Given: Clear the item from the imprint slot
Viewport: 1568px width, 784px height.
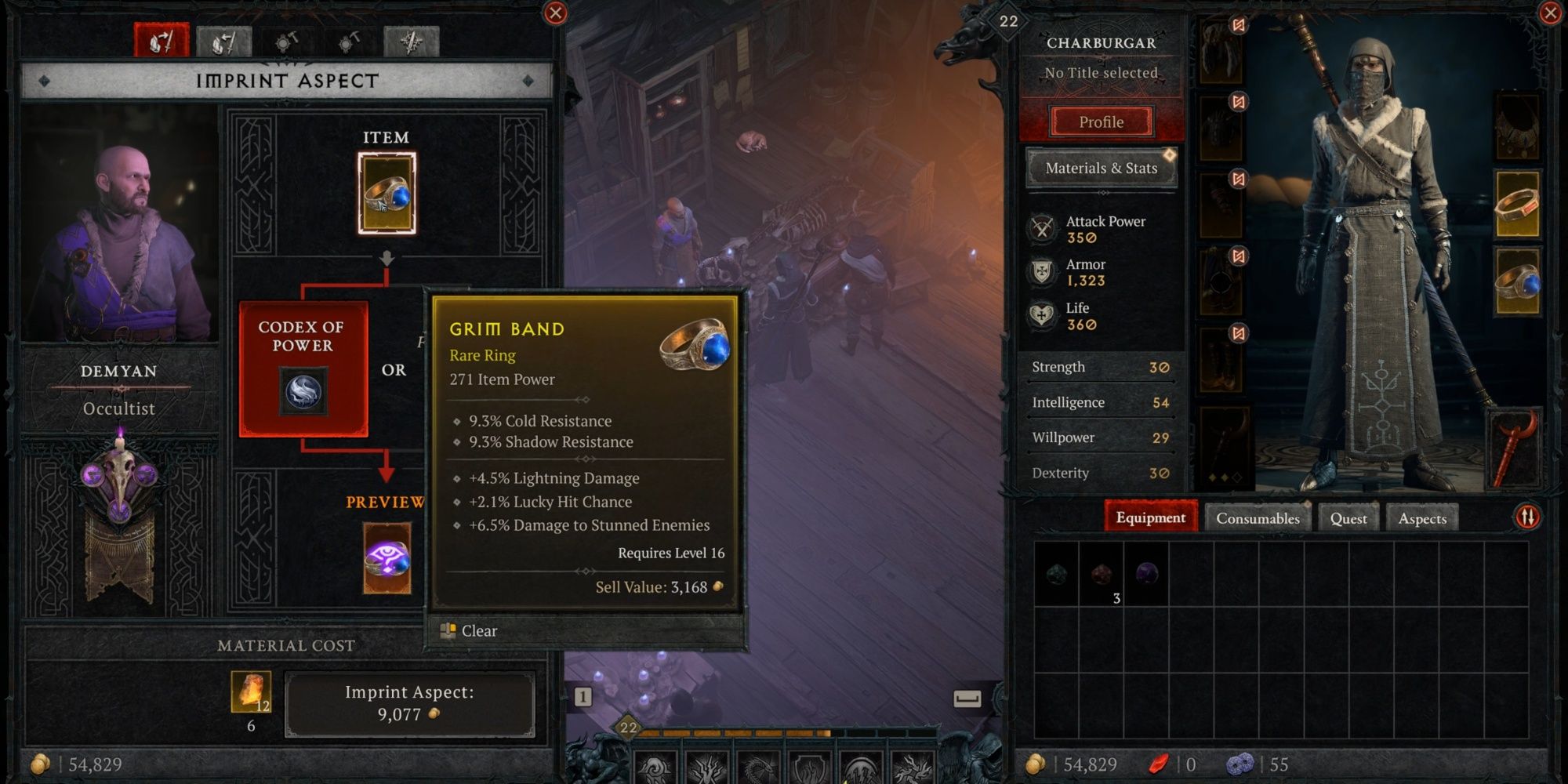Looking at the screenshot, I should click(x=474, y=630).
